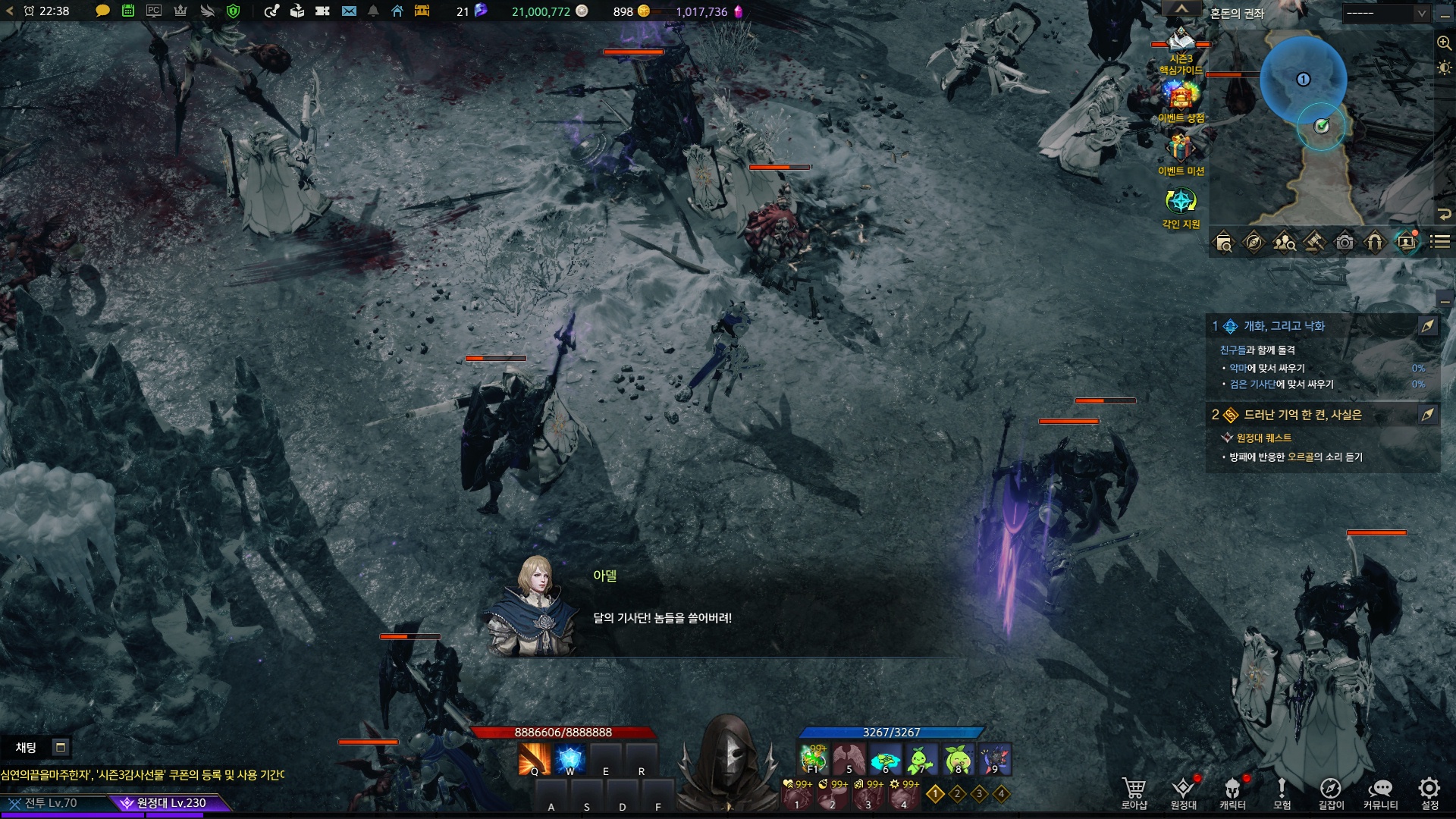Open the mail envelope in the top bar
This screenshot has width=1456, height=819.
coord(349,11)
